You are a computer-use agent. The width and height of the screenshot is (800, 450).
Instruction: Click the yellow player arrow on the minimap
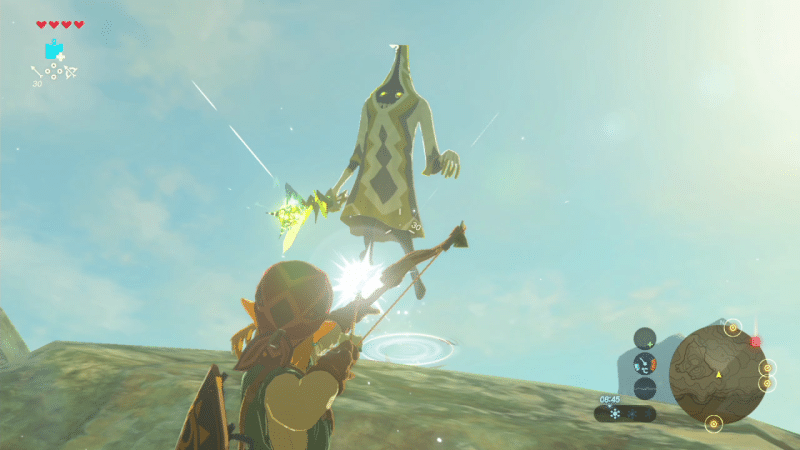[x=718, y=374]
